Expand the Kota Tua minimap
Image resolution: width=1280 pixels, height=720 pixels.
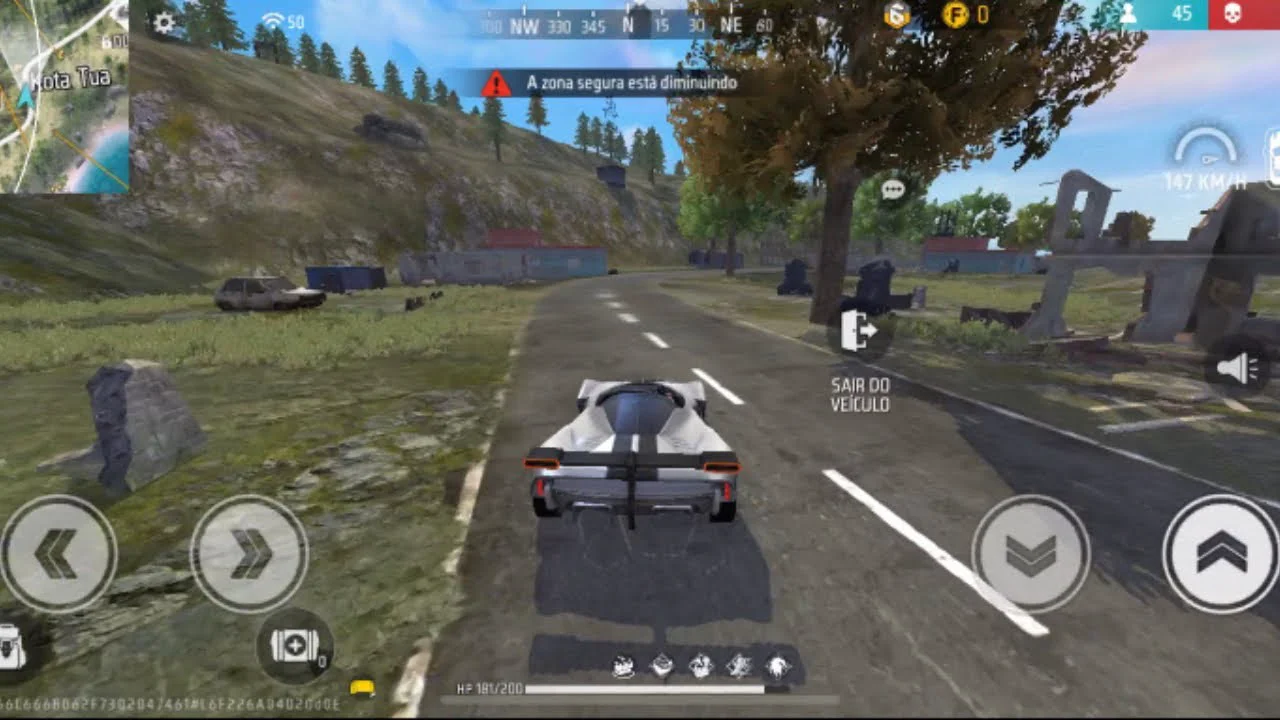click(64, 96)
